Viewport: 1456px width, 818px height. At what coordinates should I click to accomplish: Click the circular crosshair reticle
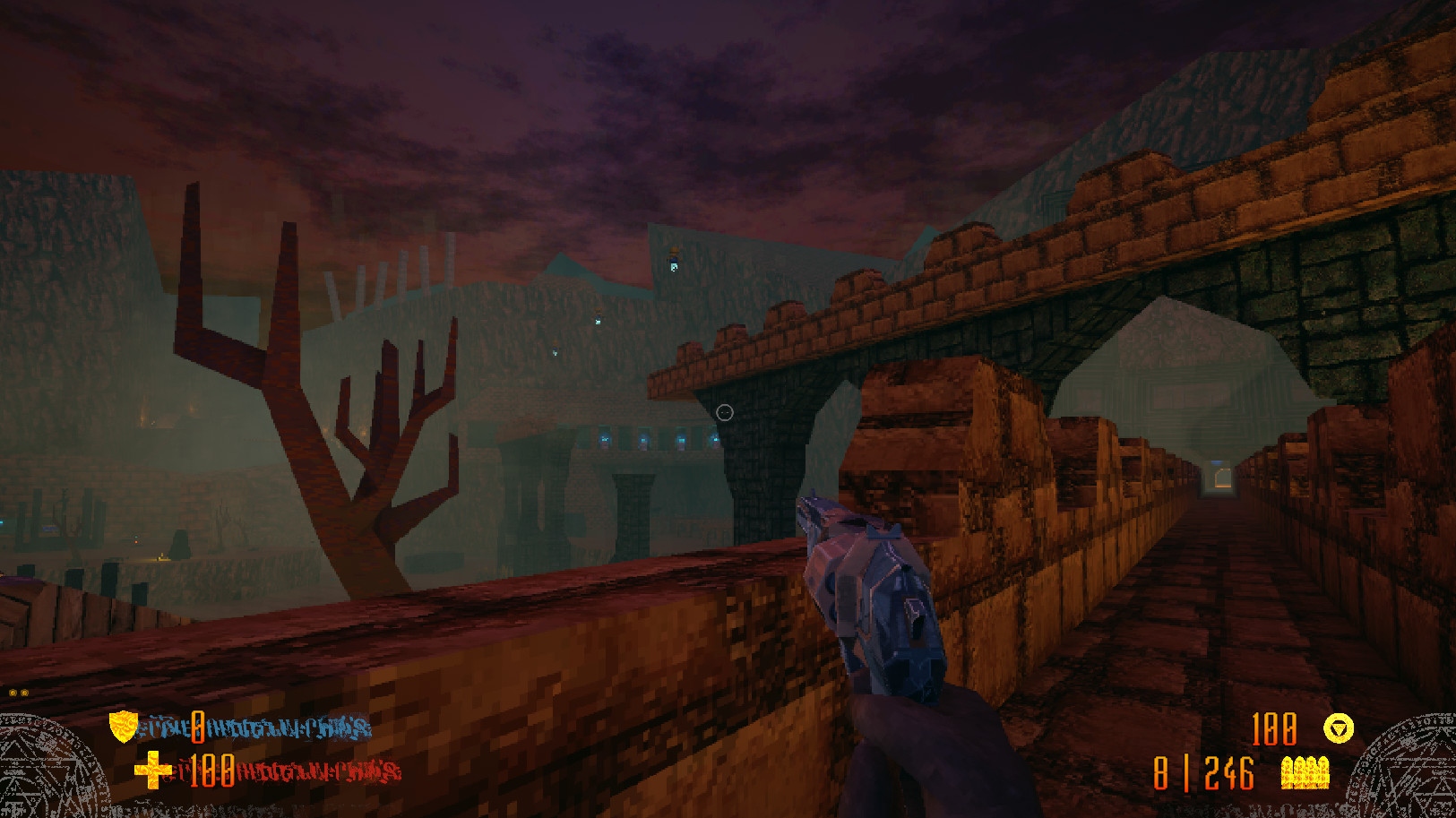click(x=724, y=411)
